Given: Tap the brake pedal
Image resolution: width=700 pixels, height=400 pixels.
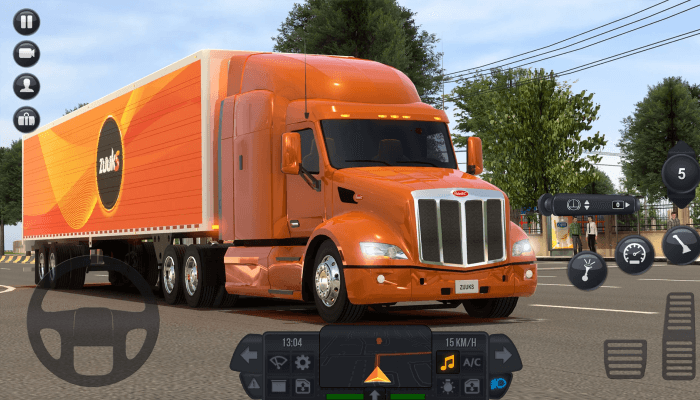Looking at the screenshot, I should point(625,358).
